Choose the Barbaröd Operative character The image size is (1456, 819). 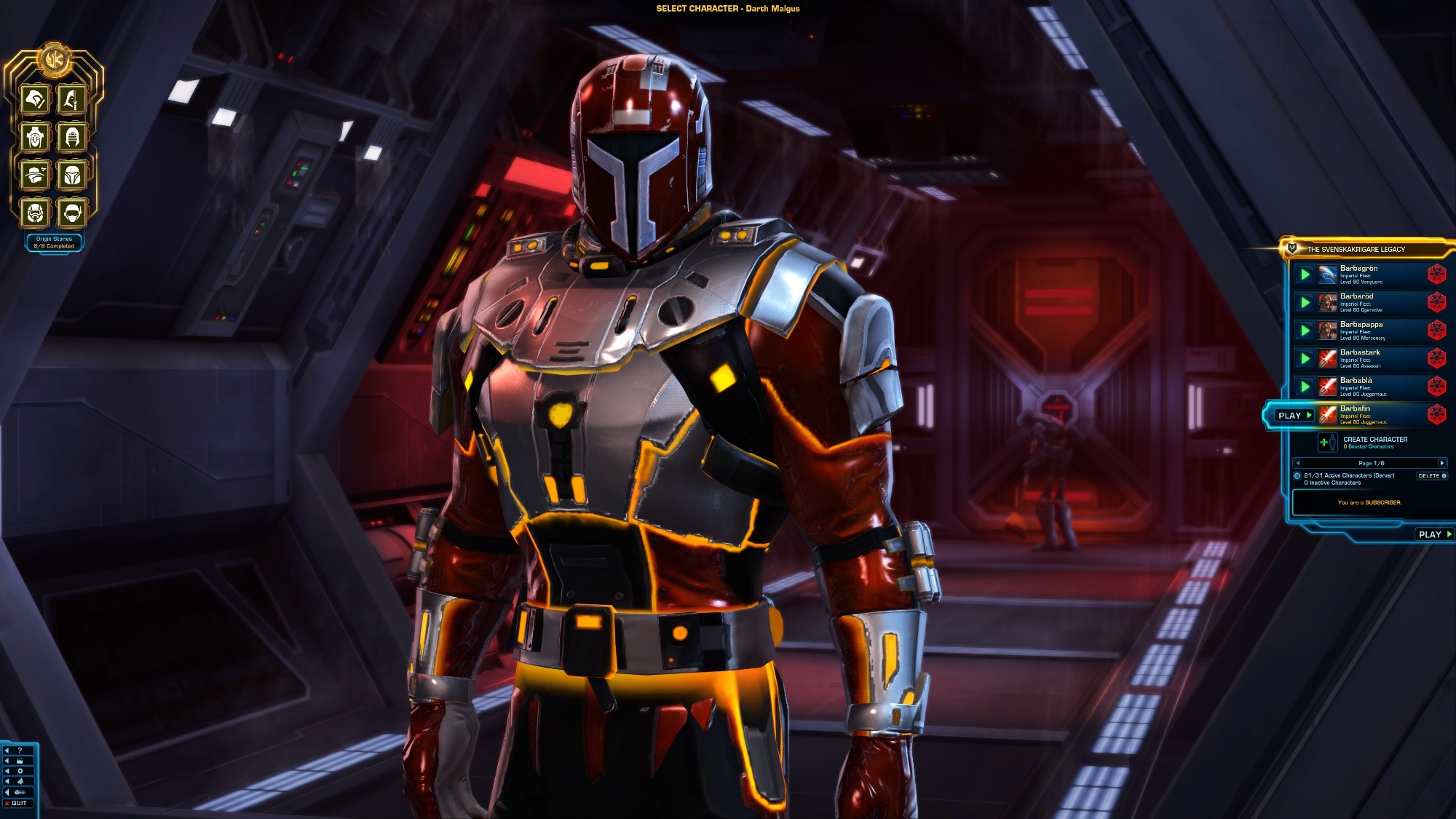tap(1358, 302)
